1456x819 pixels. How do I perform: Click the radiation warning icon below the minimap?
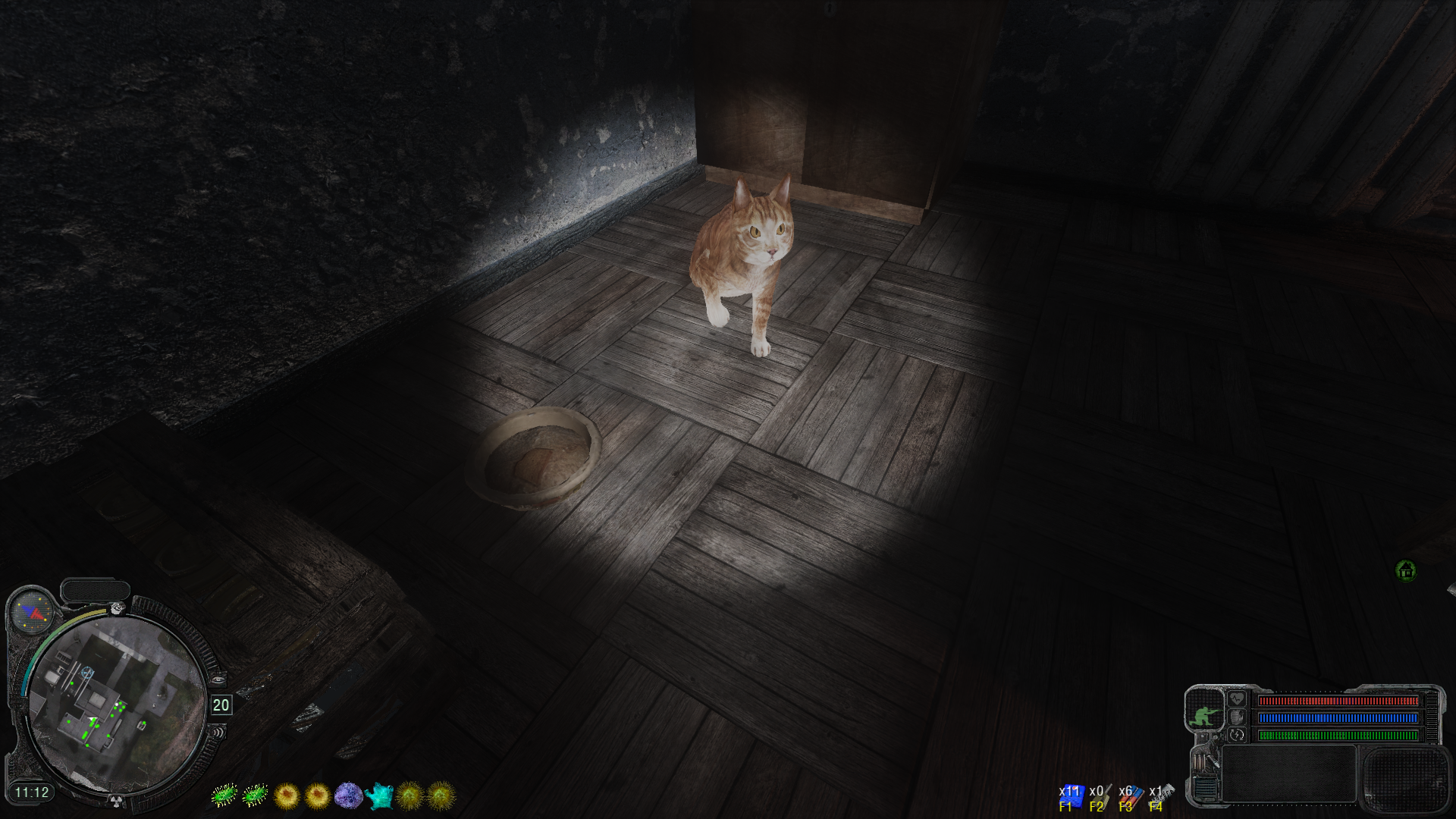coord(115,801)
